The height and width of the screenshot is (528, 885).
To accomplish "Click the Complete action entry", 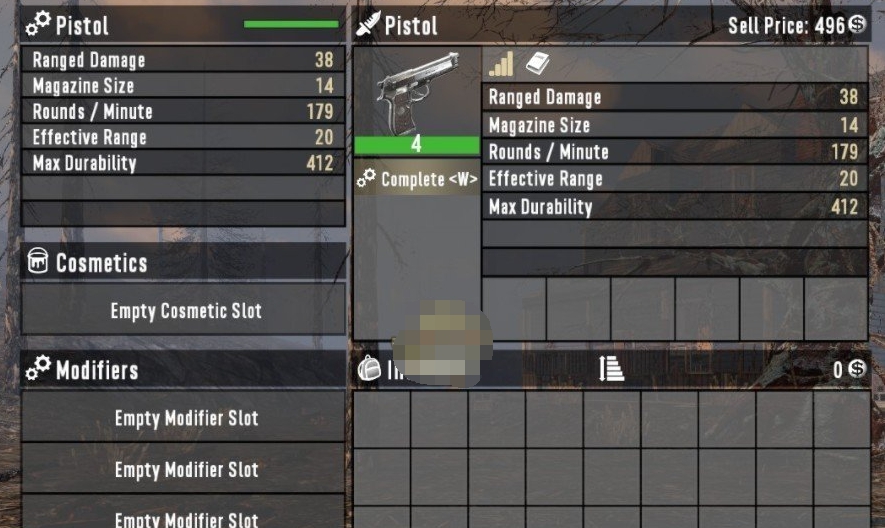I will [x=417, y=180].
